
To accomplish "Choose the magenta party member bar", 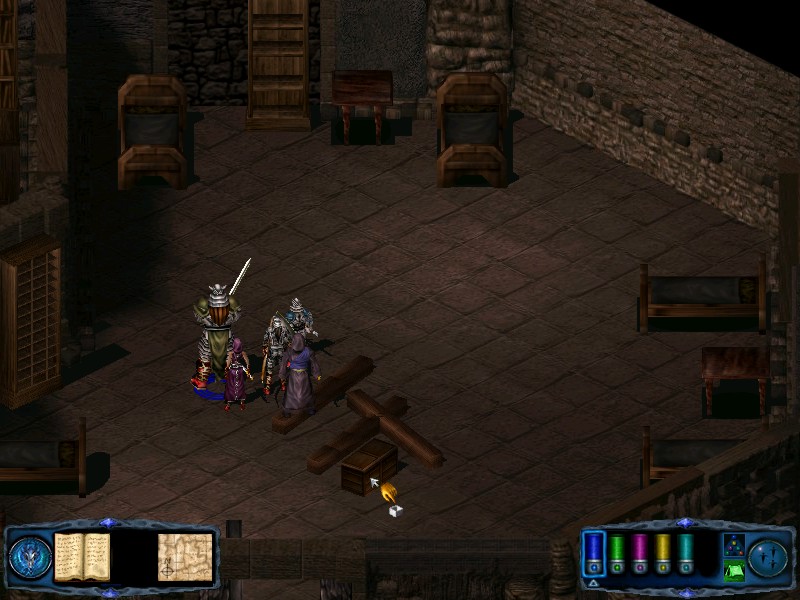I will click(640, 552).
